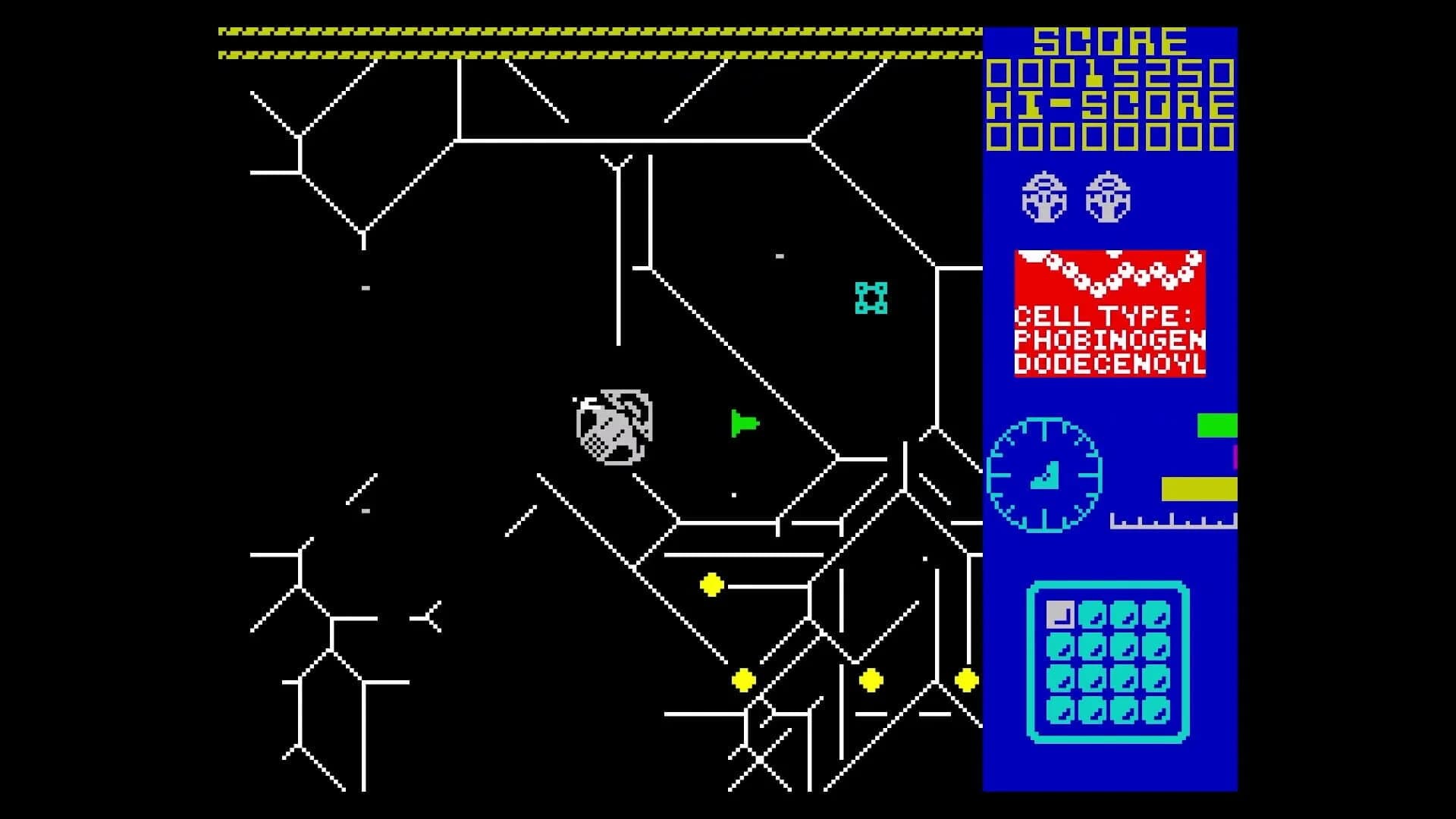This screenshot has height=819, width=1456.
Task: Click a yellow energy dot in the maze
Action: [x=711, y=583]
